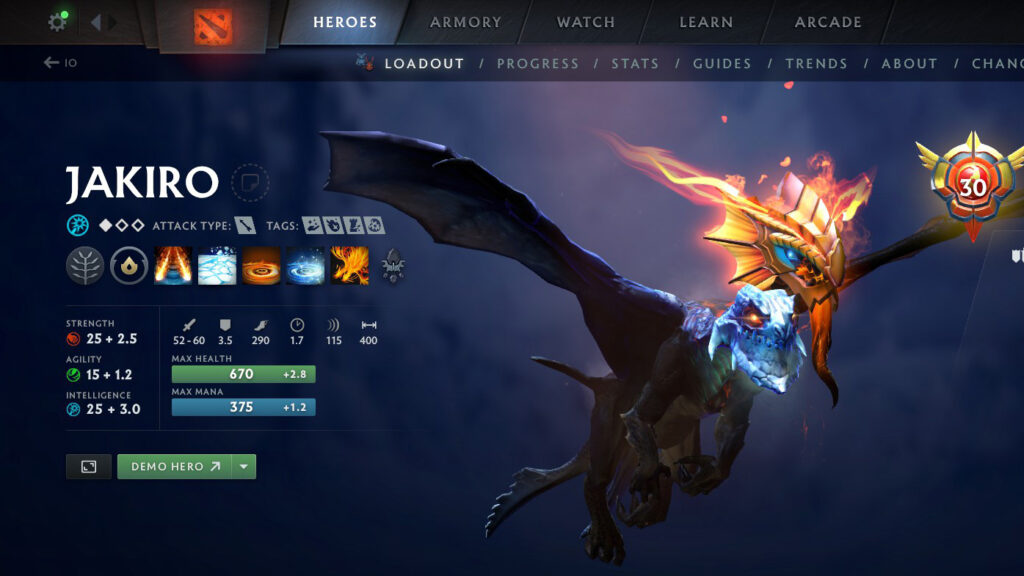Screen dimensions: 1024x576
Task: Open Jakiro's talent tree icon
Action: 85,266
